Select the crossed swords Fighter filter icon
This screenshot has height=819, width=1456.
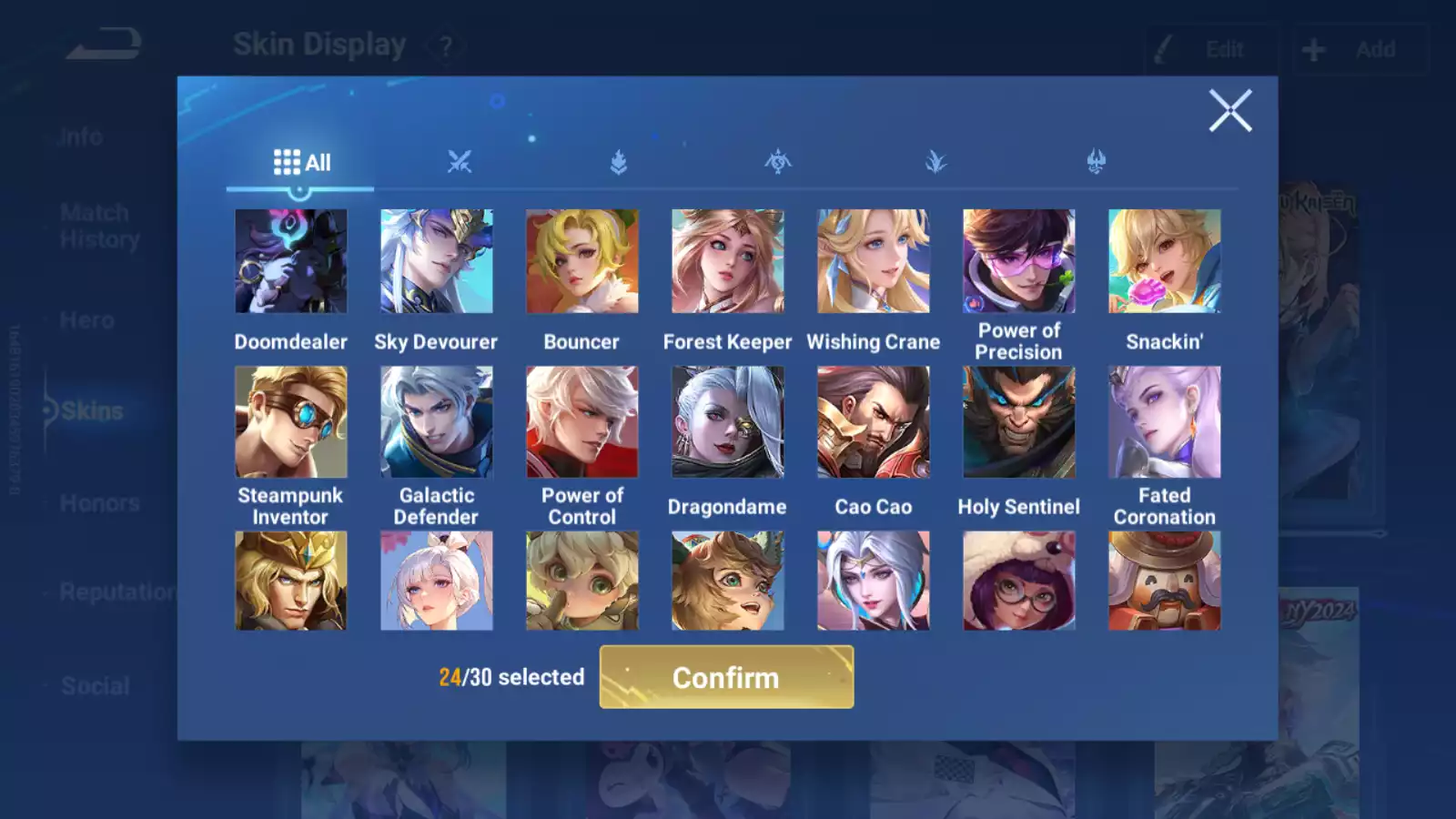click(x=460, y=162)
